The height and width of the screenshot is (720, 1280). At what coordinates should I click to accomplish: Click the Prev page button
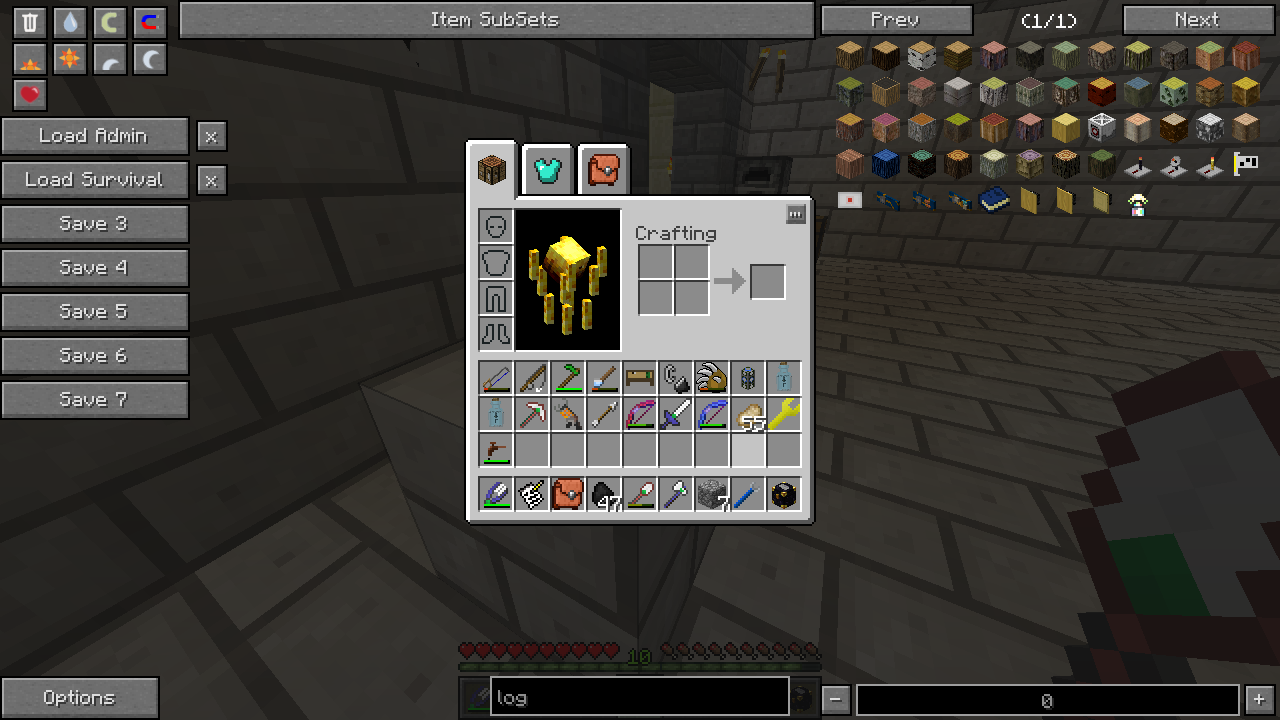click(x=896, y=20)
